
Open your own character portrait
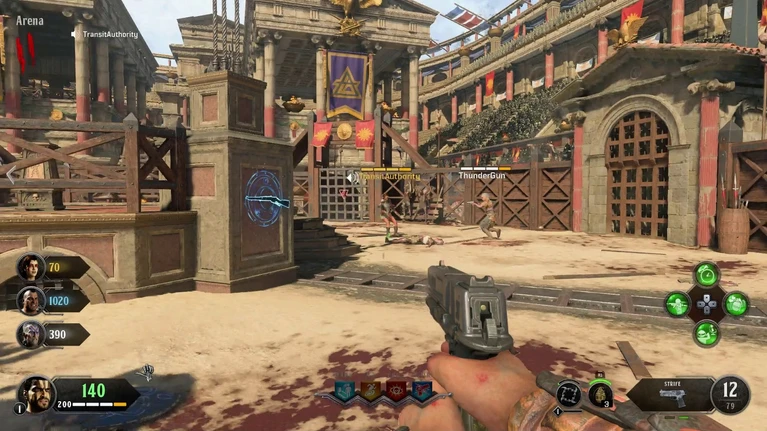point(37,394)
